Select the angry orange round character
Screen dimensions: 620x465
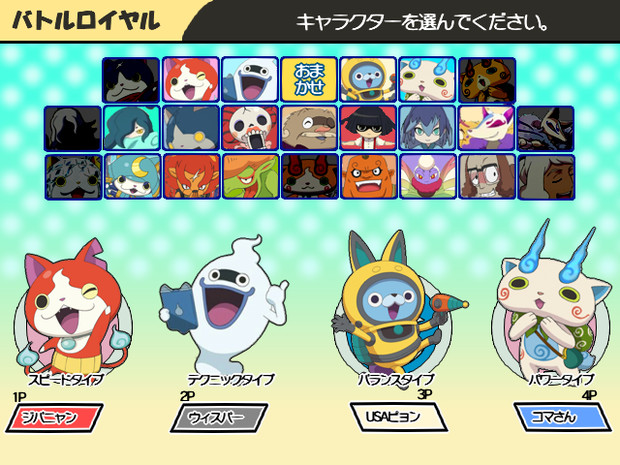point(368,176)
